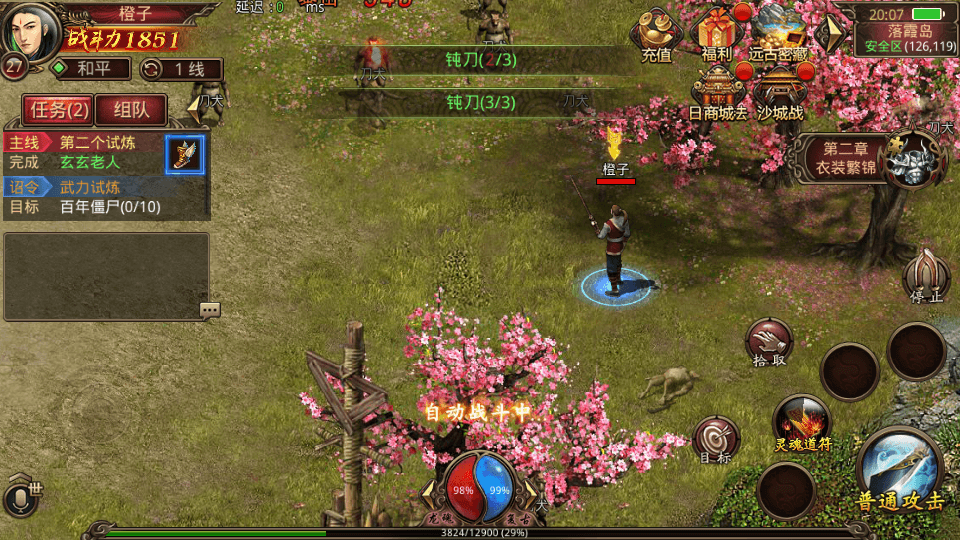Cast the 灵魂道符 skill
Viewport: 960px width, 540px height.
(x=802, y=422)
